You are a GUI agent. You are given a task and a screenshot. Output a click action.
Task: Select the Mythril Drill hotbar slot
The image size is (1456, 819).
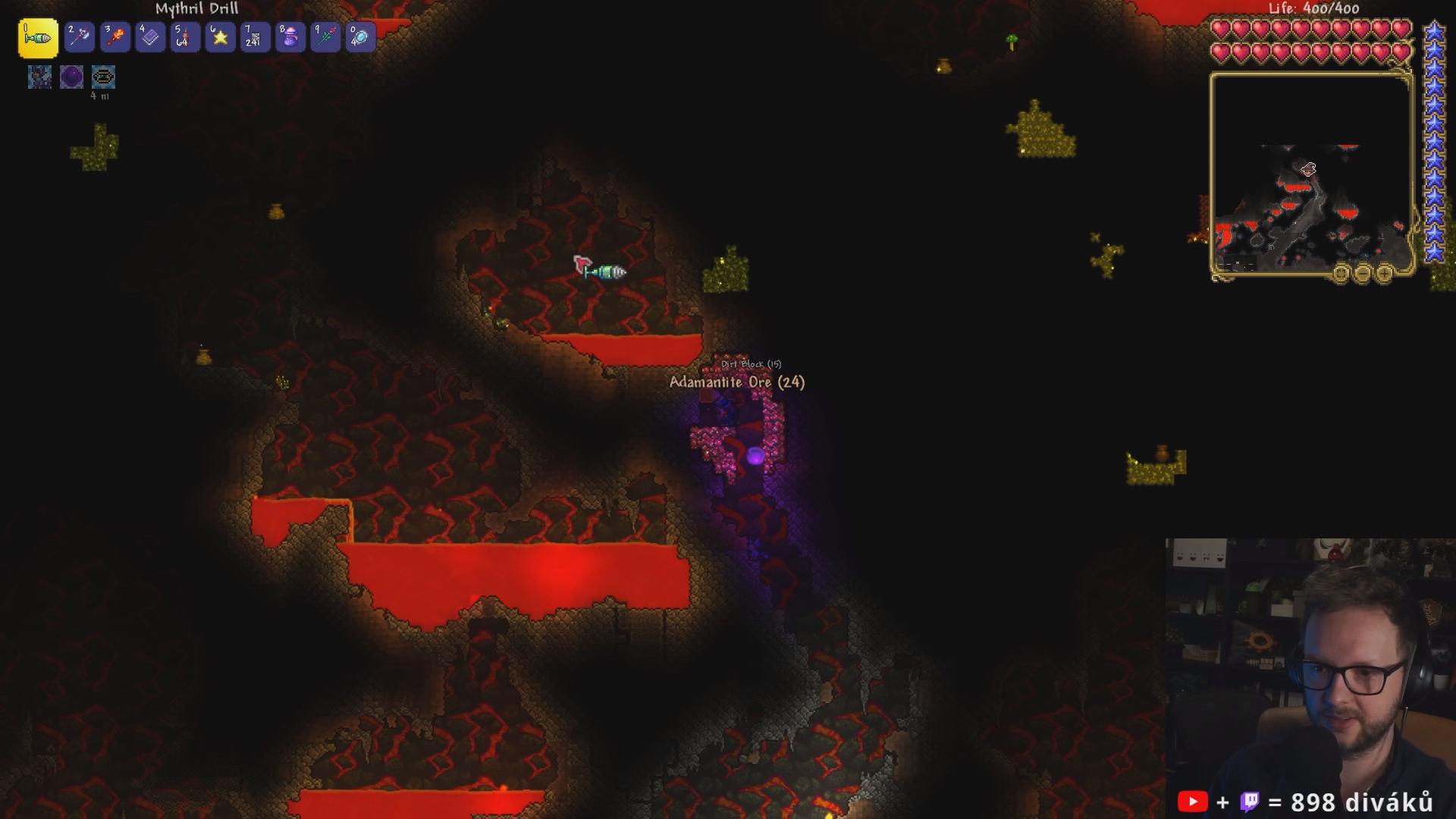38,38
